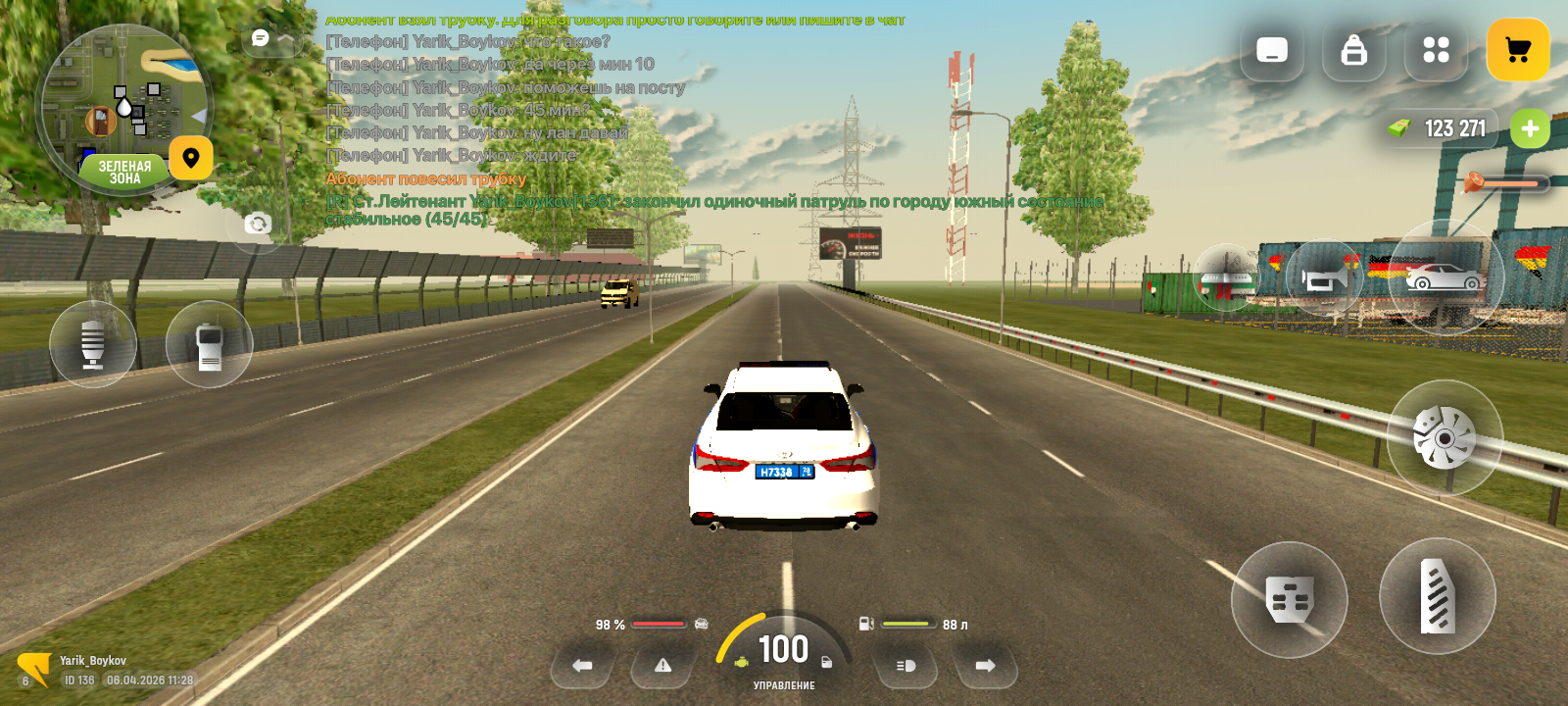
Task: Toggle the headlights
Action: 906,666
